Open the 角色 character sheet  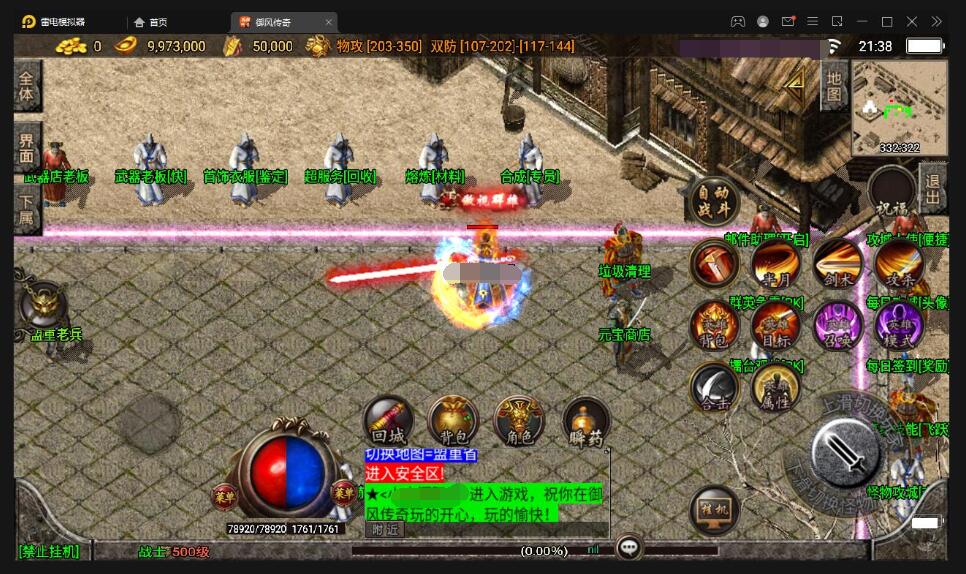coord(519,421)
